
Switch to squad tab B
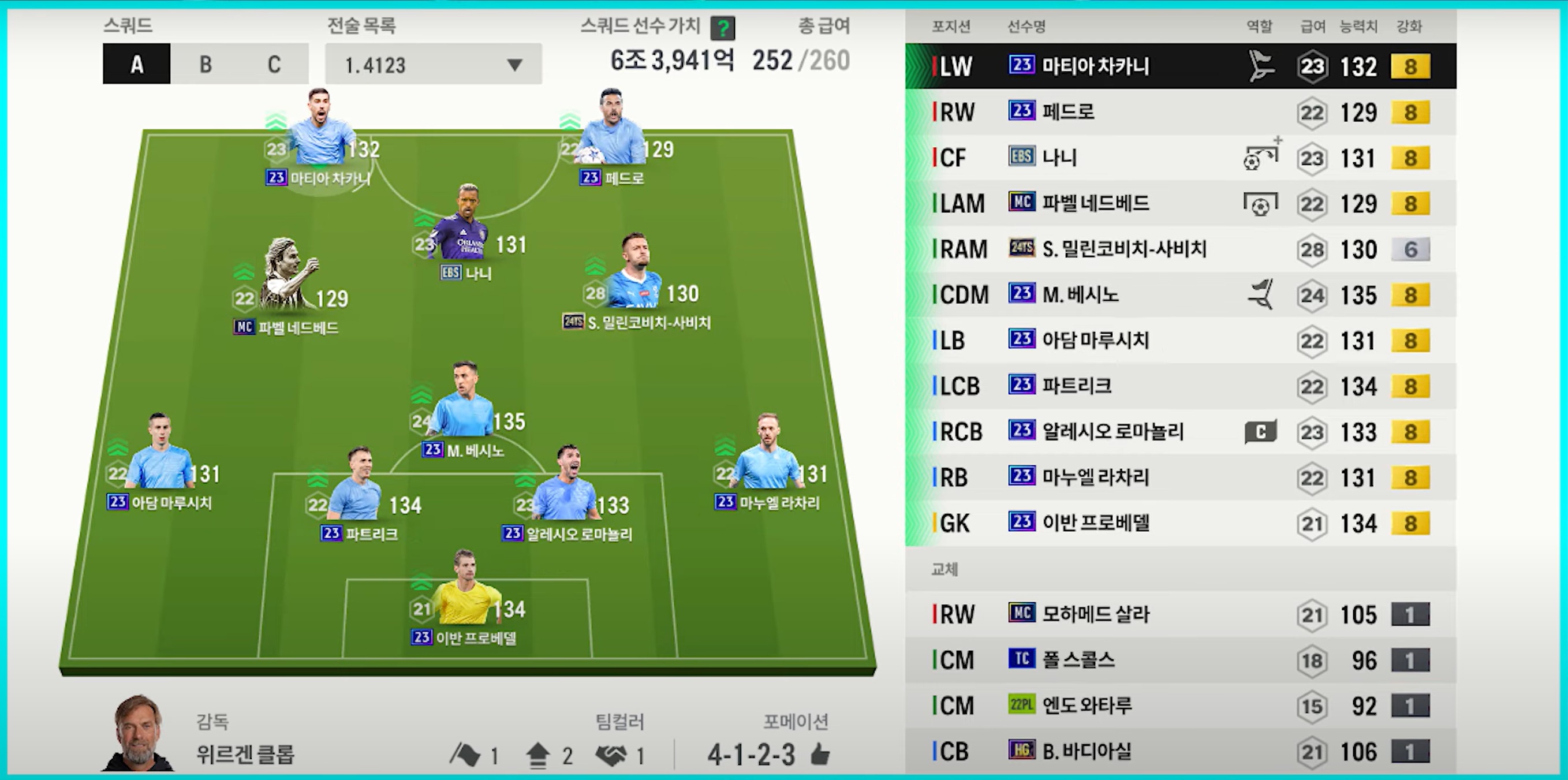[206, 64]
